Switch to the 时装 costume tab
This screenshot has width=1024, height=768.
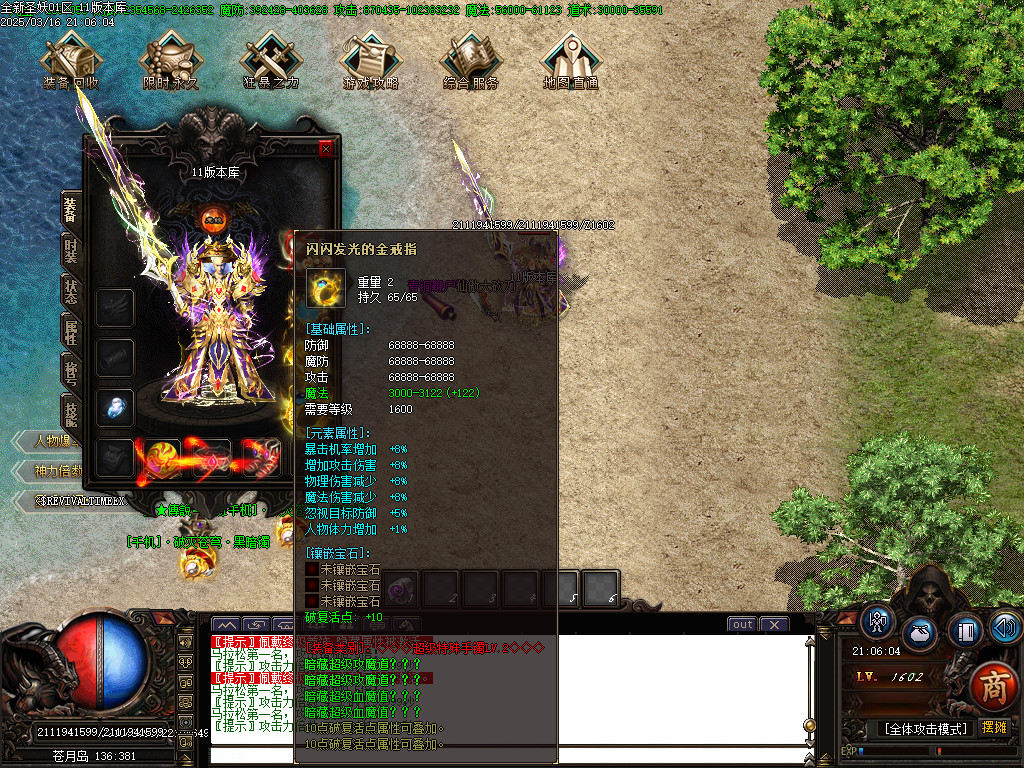click(x=71, y=251)
